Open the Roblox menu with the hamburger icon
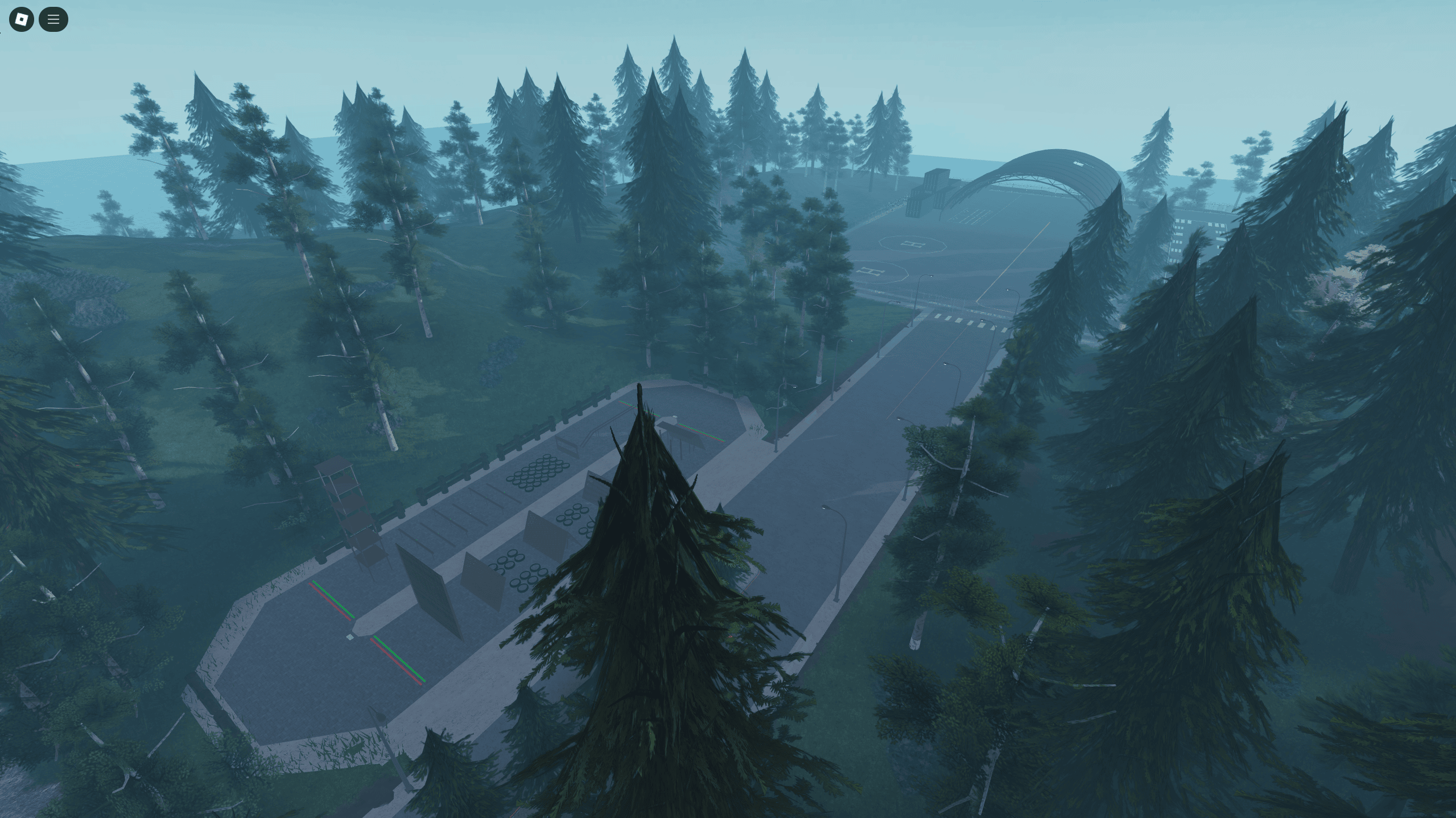Screen dimensions: 1456x818 53,19
